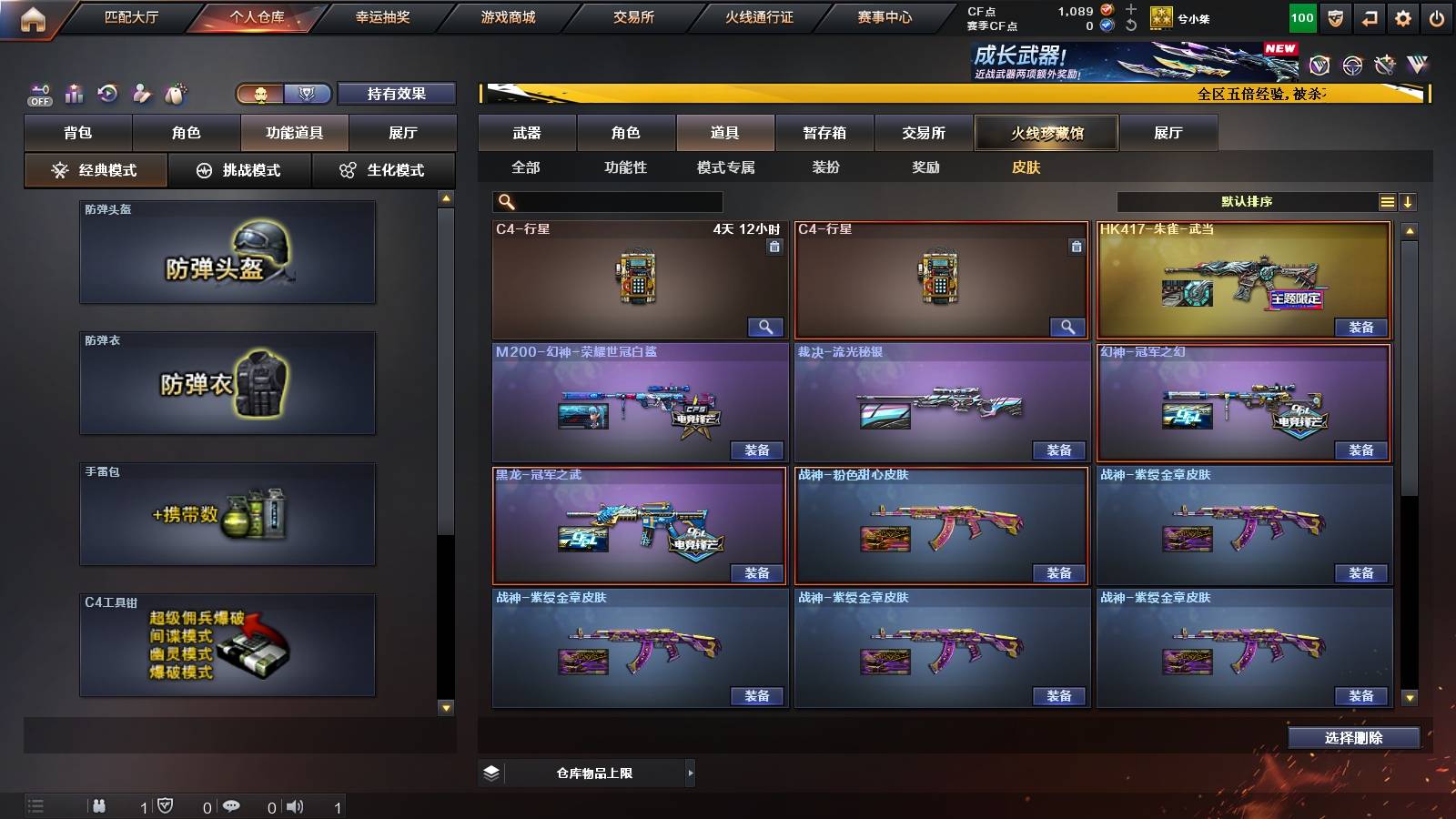
Task: Open the friends list icon in bottom bar
Action: 98,806
